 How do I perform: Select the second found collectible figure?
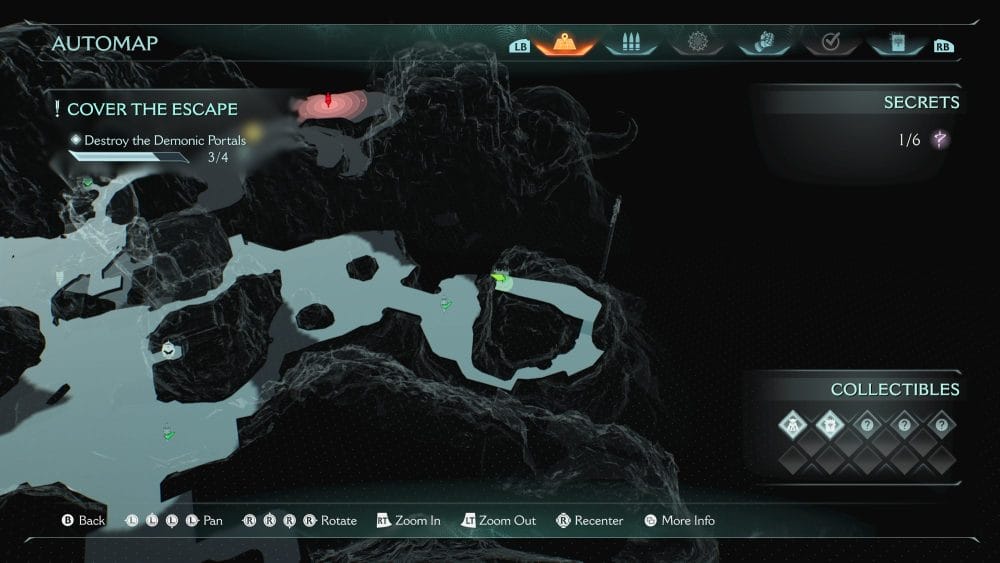[829, 424]
